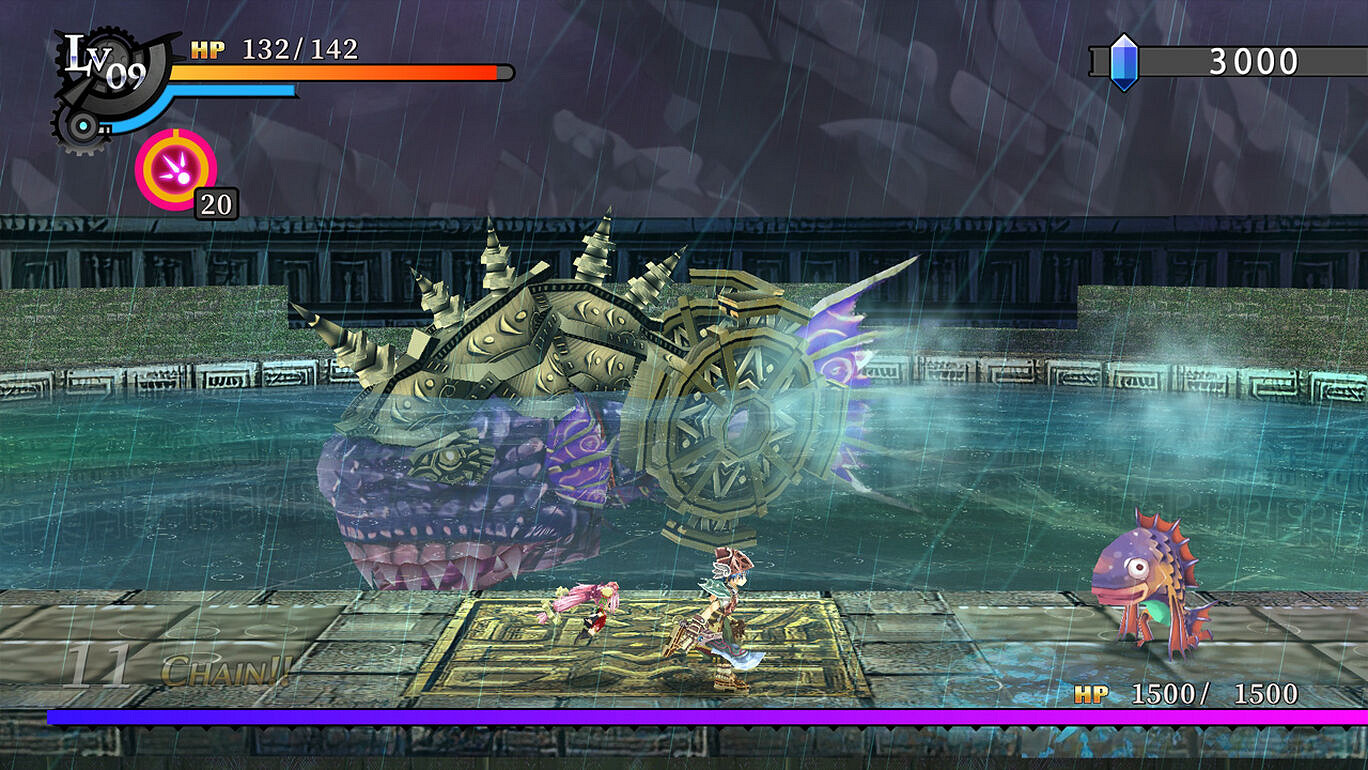Expand the crystal counter showing 3000
The image size is (1368, 770).
pos(1252,60)
